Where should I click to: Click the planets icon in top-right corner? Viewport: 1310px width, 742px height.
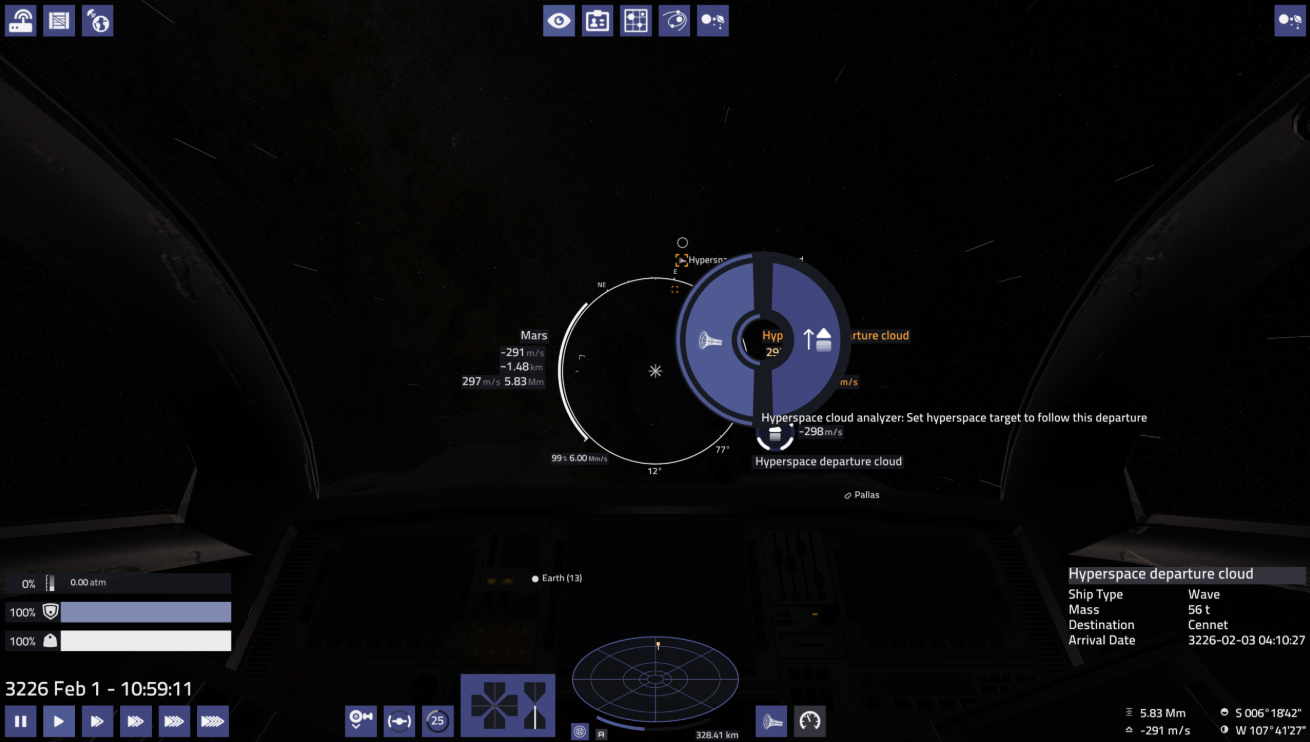tap(1289, 20)
